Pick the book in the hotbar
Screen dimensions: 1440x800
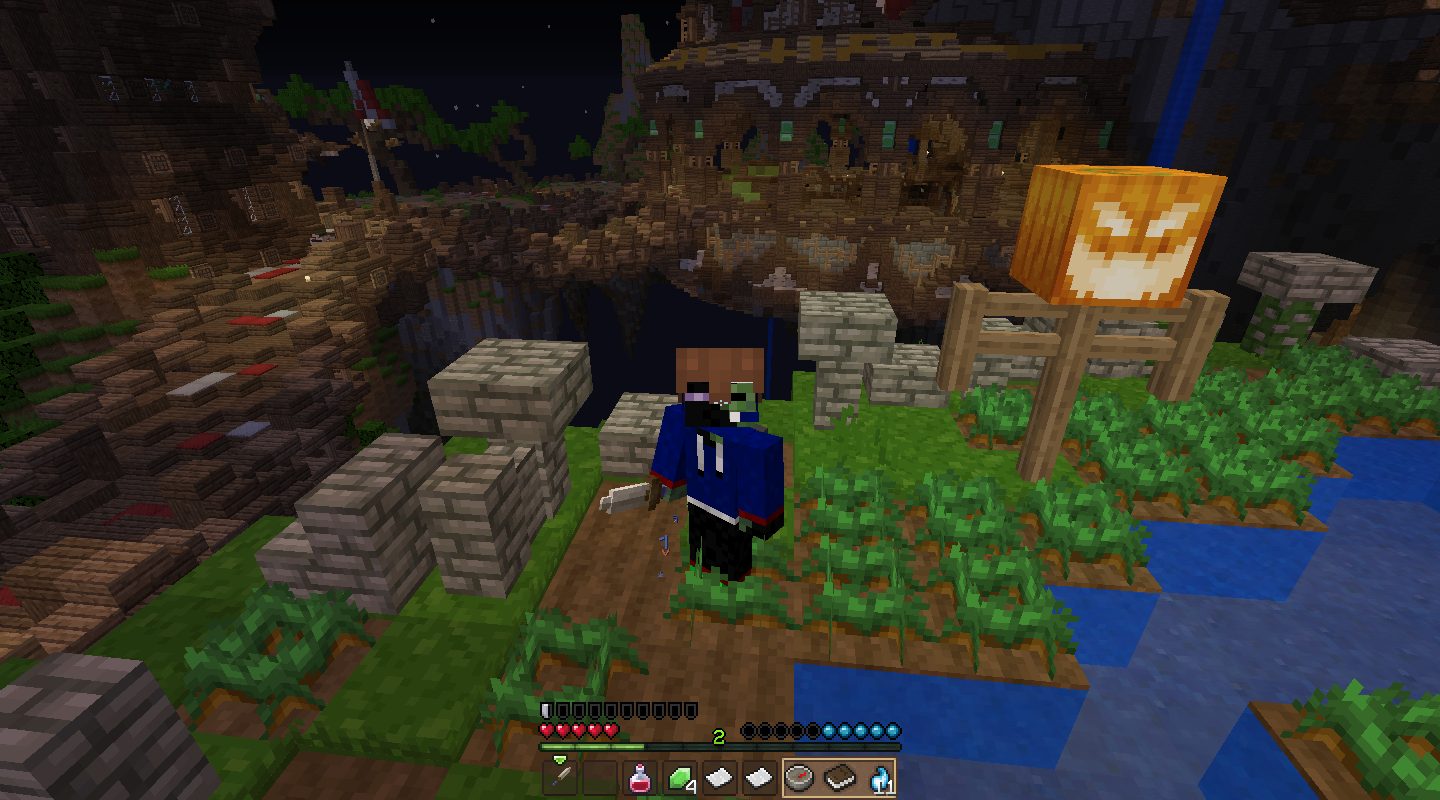pos(840,777)
